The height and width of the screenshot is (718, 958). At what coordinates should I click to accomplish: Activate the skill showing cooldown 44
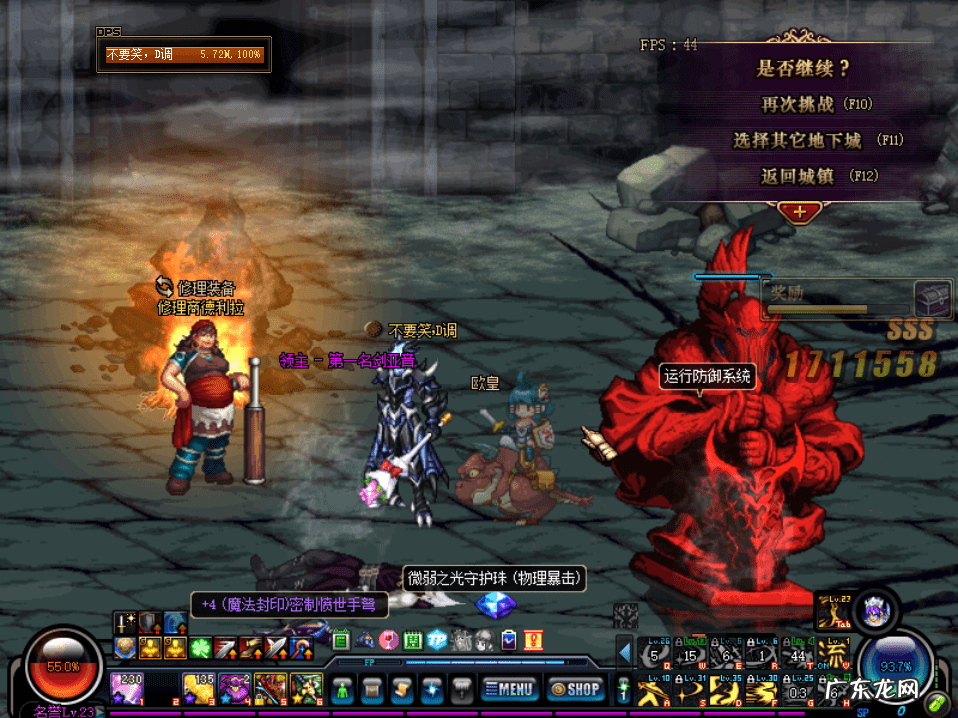pyautogui.click(x=796, y=654)
